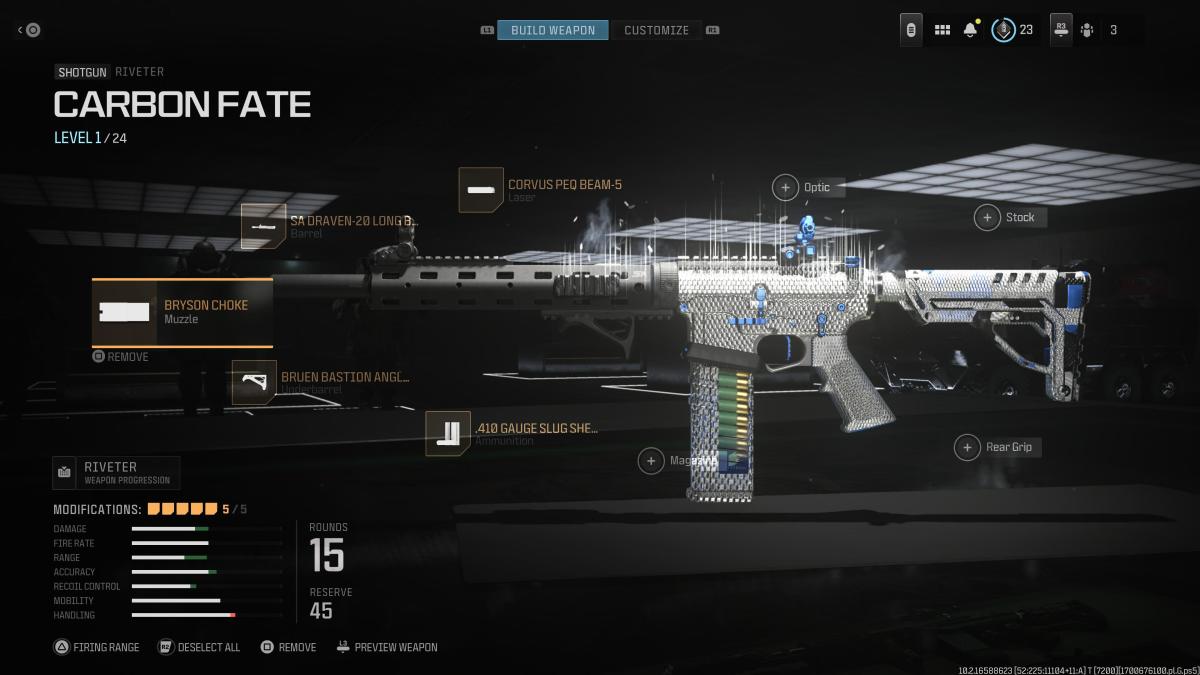Viewport: 1200px width, 675px height.
Task: Switch to the Customize tab
Action: coord(656,30)
